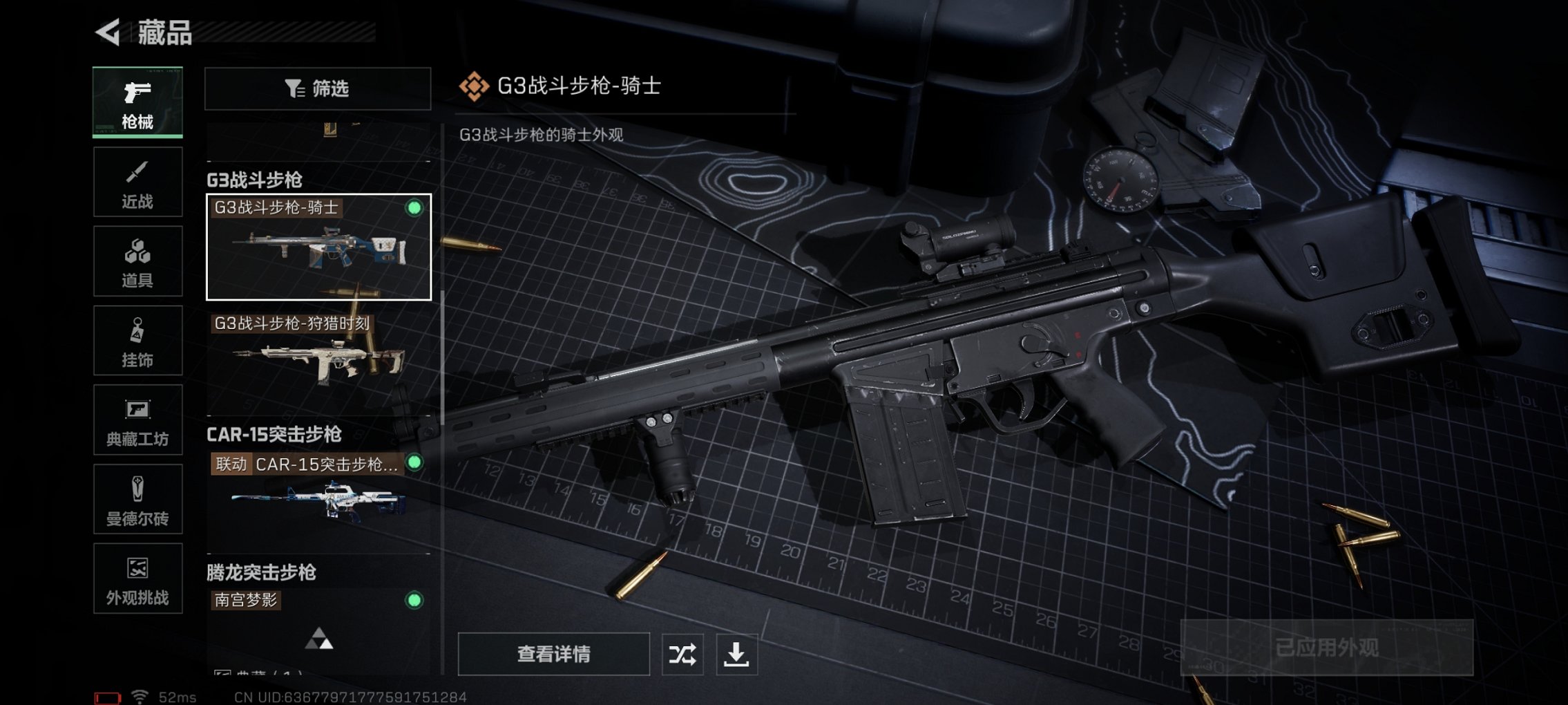1568x705 pixels.
Task: Click the shuffle appearance icon
Action: coord(683,652)
